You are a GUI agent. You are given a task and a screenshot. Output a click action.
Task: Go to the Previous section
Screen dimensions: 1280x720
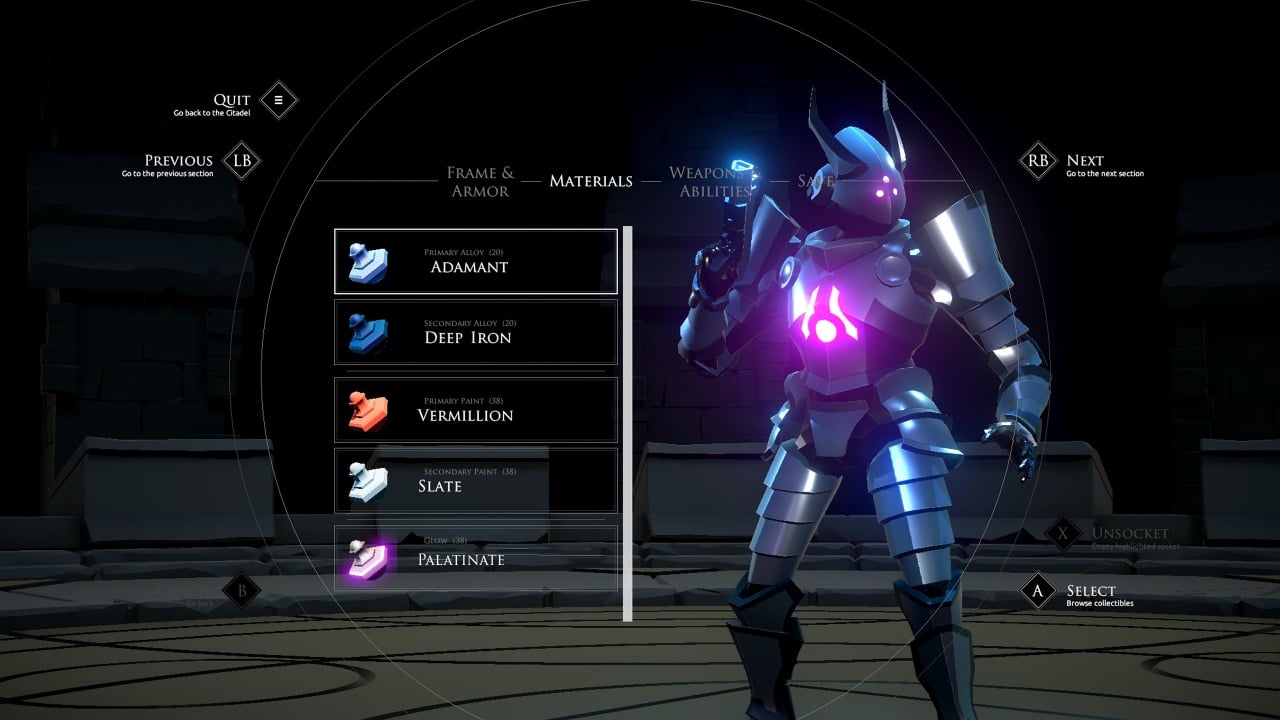click(x=241, y=160)
